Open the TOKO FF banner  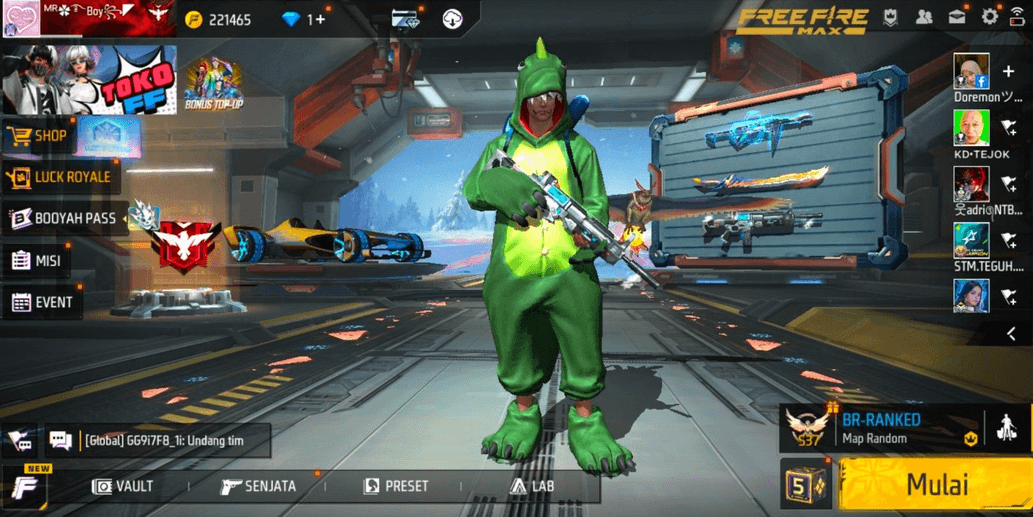89,79
